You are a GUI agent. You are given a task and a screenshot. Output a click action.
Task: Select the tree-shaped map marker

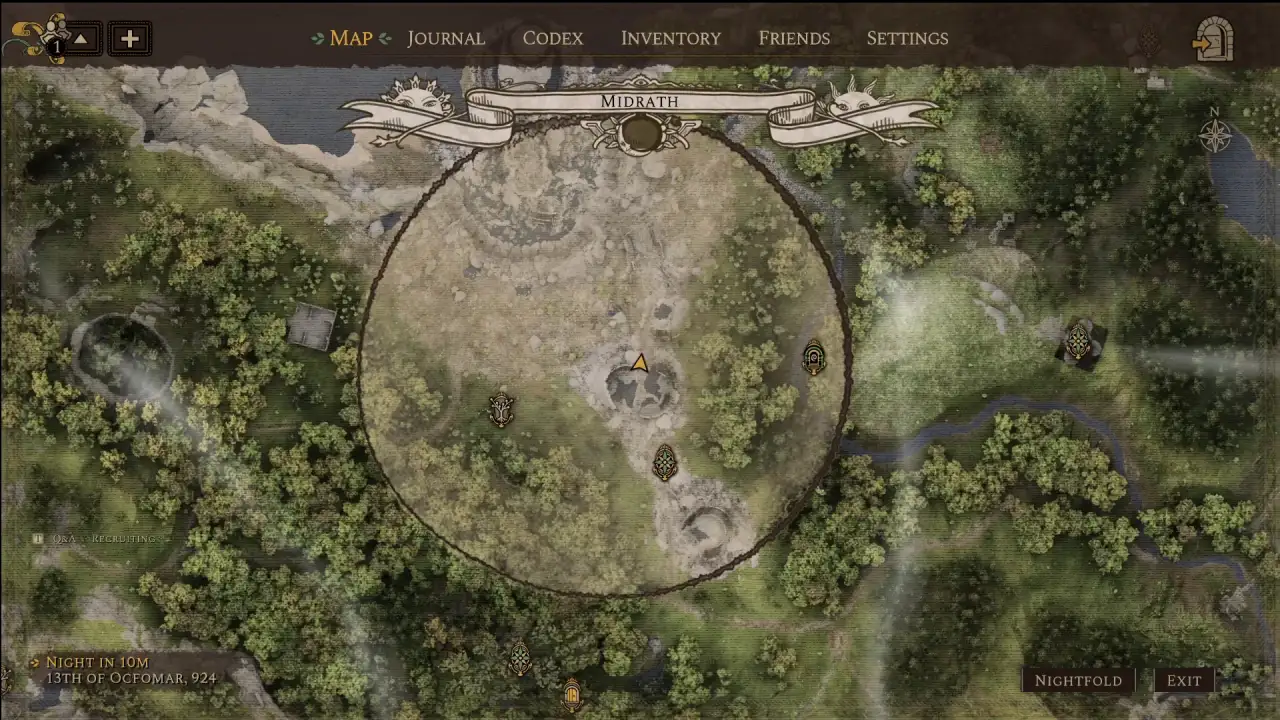tap(501, 408)
